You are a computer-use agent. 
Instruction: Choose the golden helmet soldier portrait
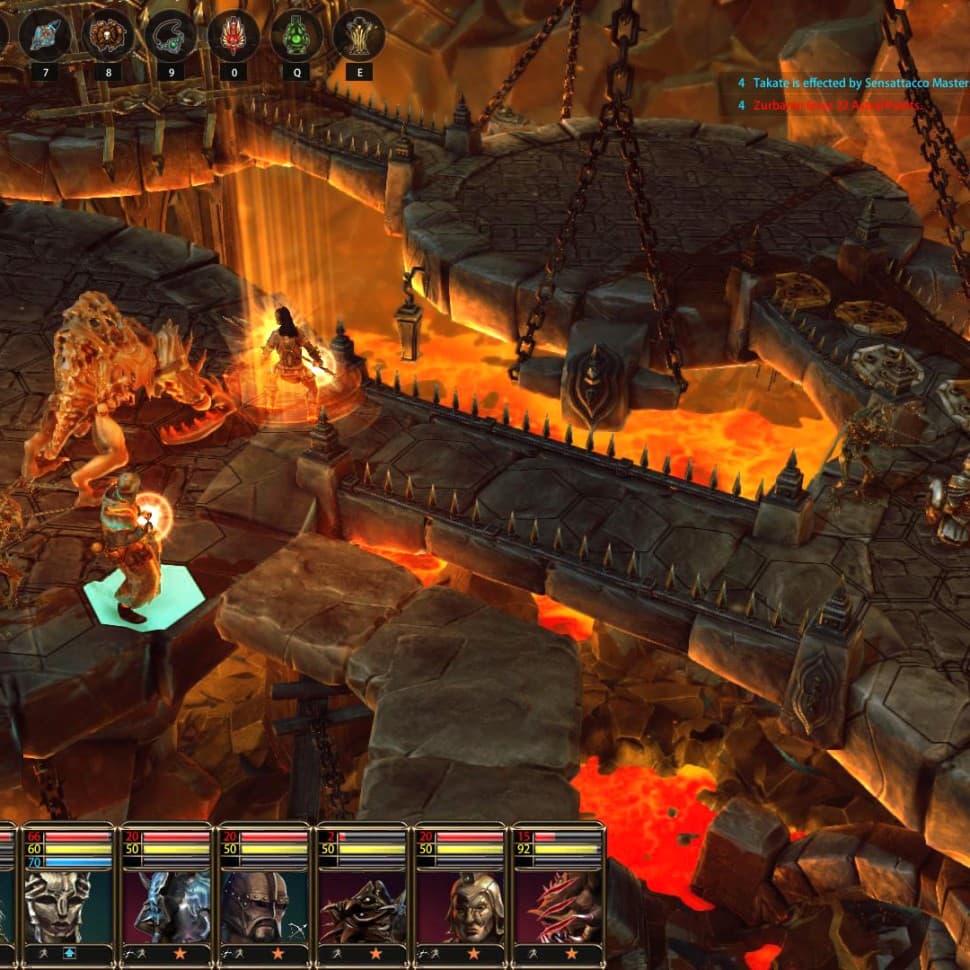[x=460, y=905]
